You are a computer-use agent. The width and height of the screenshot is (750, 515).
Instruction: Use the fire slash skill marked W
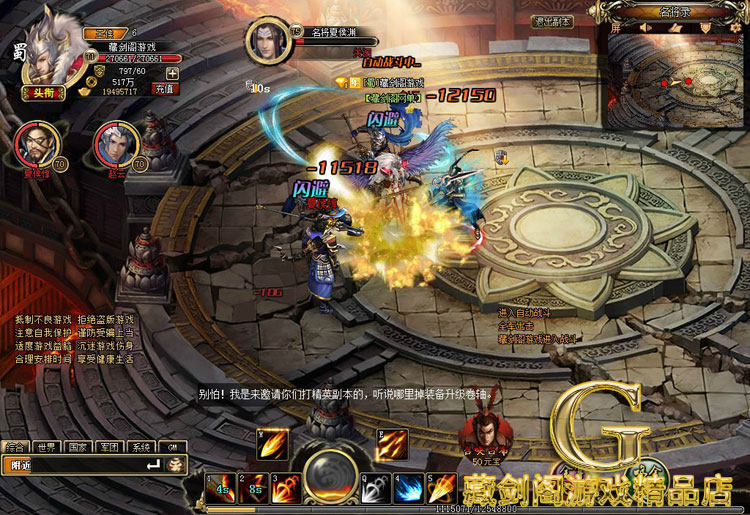[x=272, y=444]
